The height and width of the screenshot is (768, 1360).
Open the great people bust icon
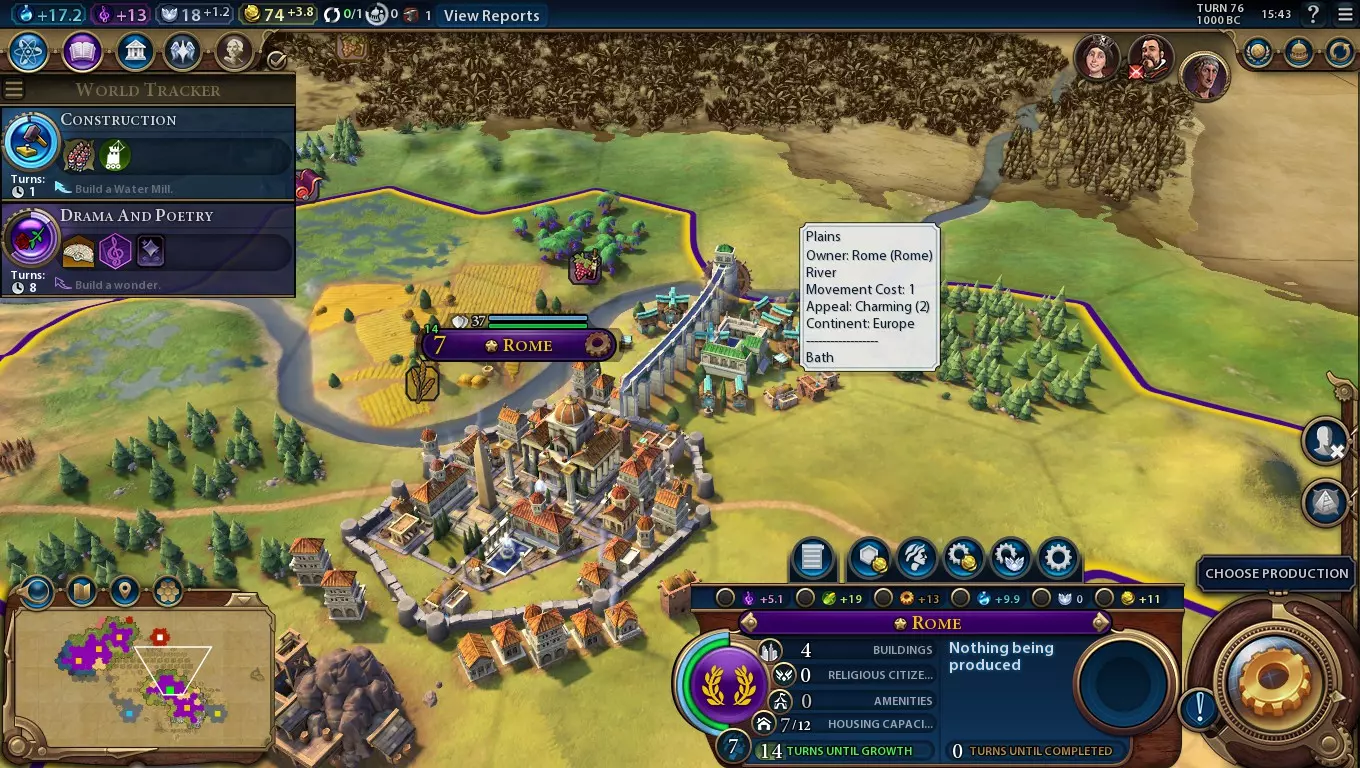[x=234, y=51]
